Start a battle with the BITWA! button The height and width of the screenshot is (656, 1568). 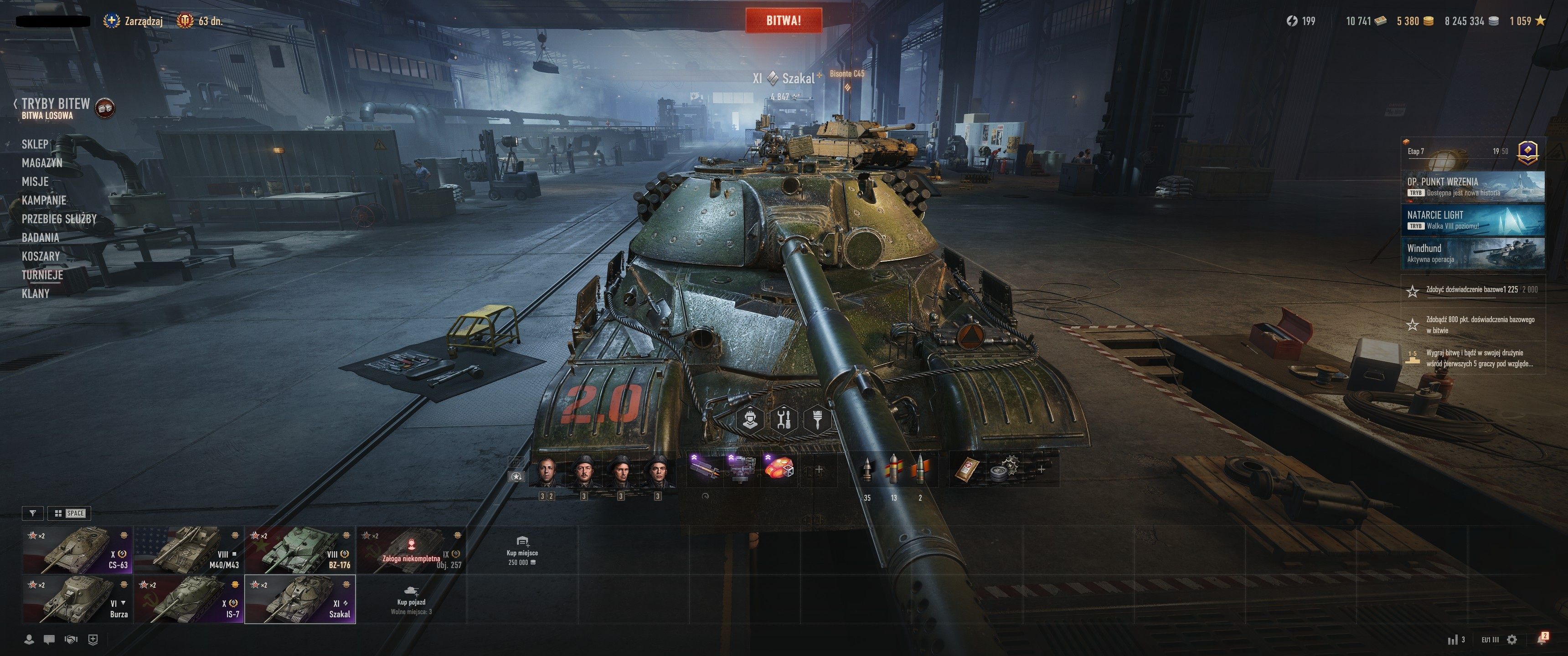click(784, 20)
